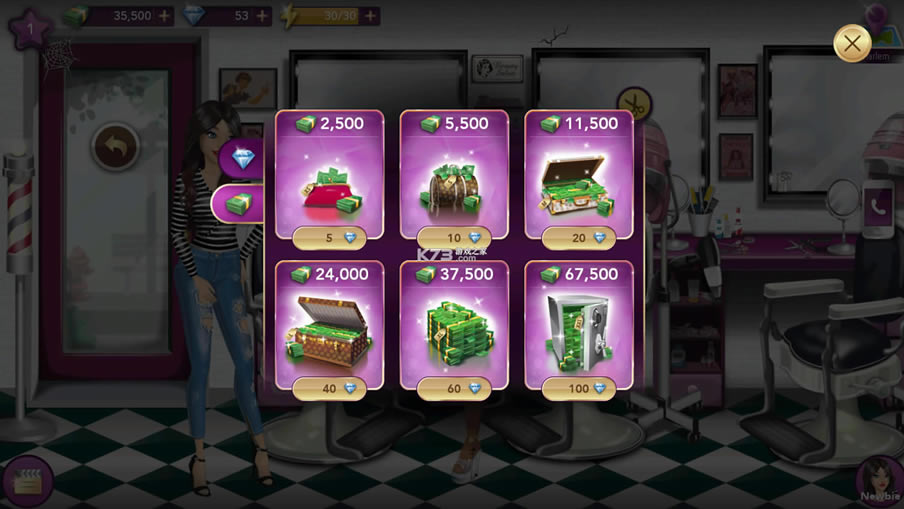Switch to the diamonds shop tab

[244, 157]
